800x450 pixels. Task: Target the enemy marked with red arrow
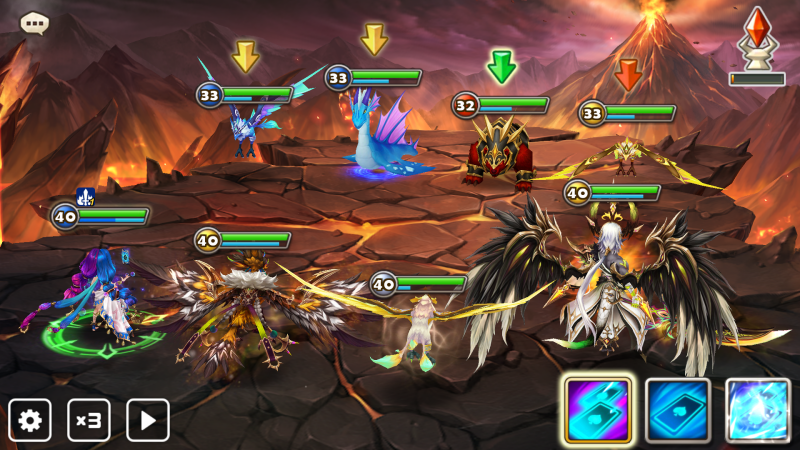coord(627,155)
